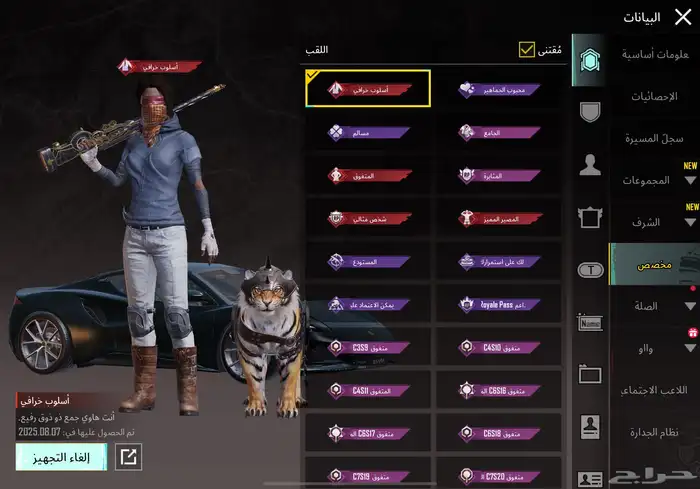This screenshot has width=700, height=489.
Task: Choose the المصير المميز title
Action: pyautogui.click(x=498, y=217)
